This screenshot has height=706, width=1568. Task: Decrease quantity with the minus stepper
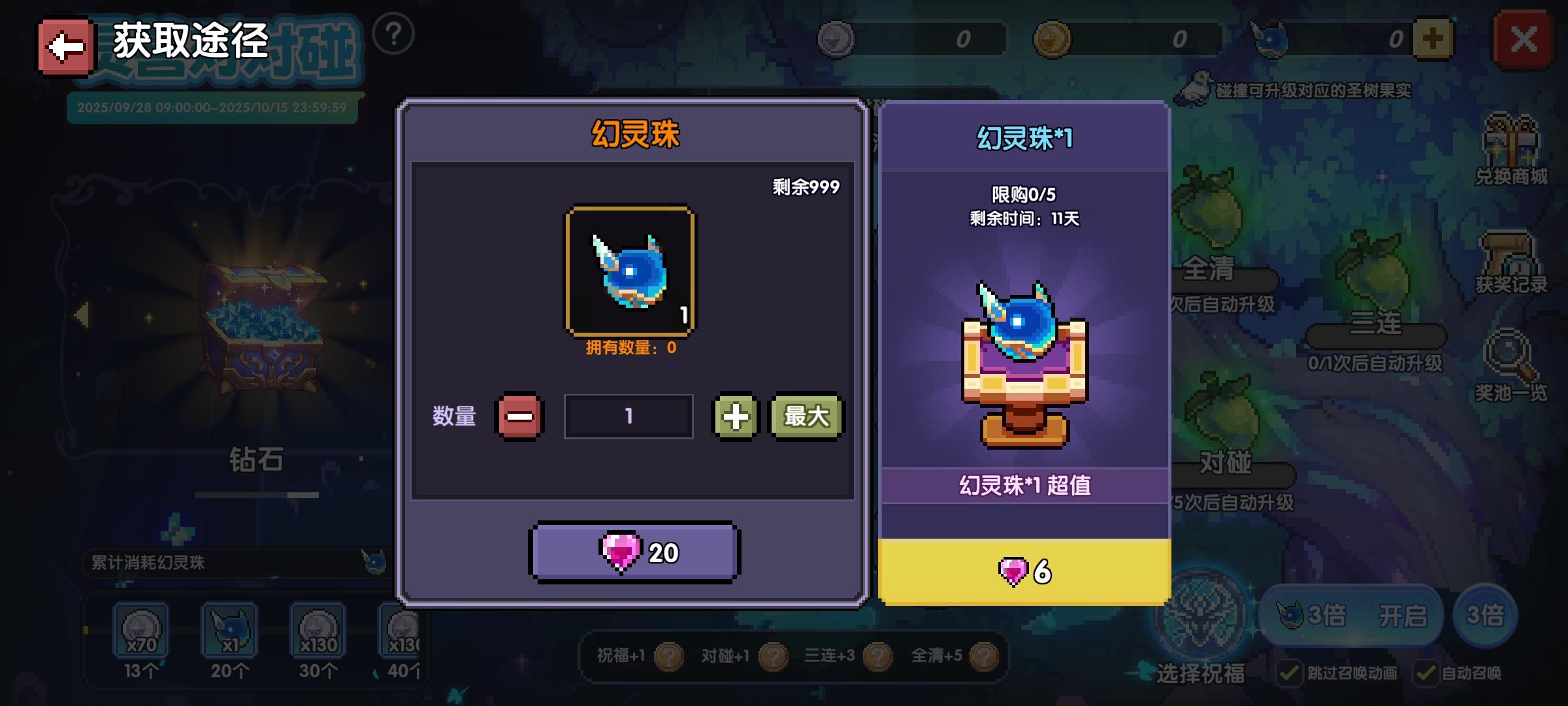click(521, 416)
